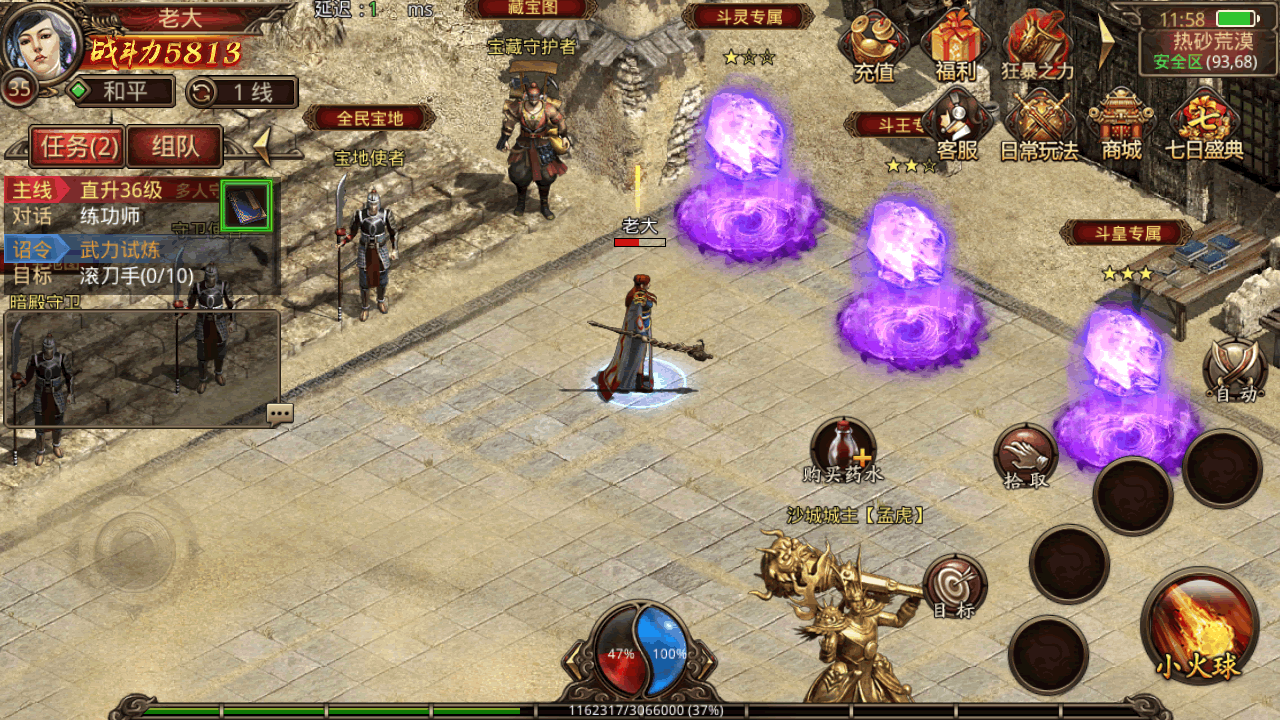The image size is (1280, 720).
Task: Switch to the 任务(2) quest tab
Action: (76, 148)
